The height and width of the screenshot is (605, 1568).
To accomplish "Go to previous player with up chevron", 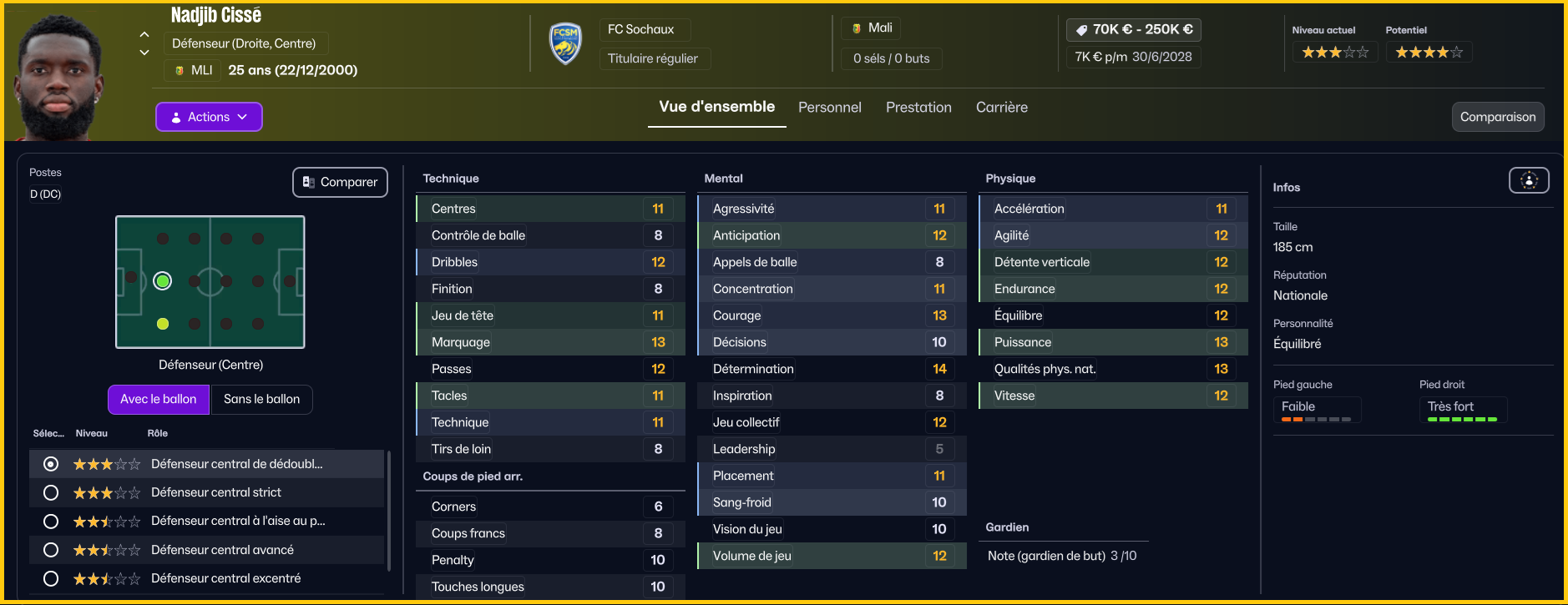I will pyautogui.click(x=144, y=34).
